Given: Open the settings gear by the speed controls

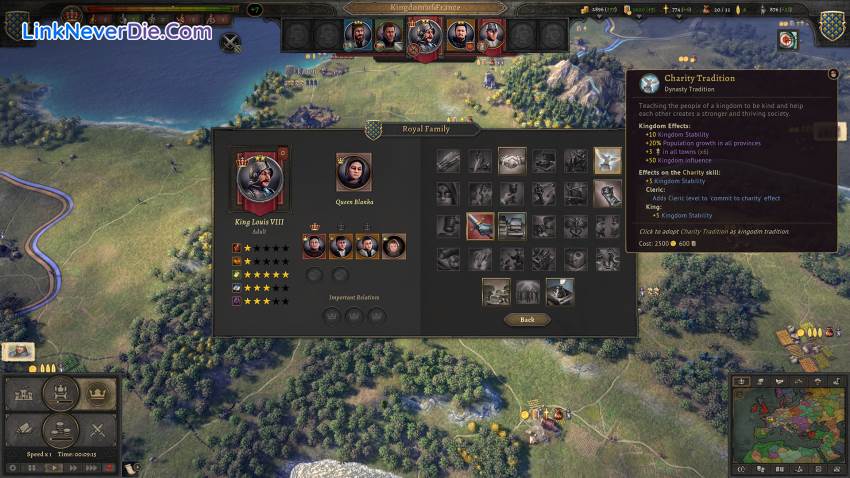Looking at the screenshot, I should [x=12, y=467].
